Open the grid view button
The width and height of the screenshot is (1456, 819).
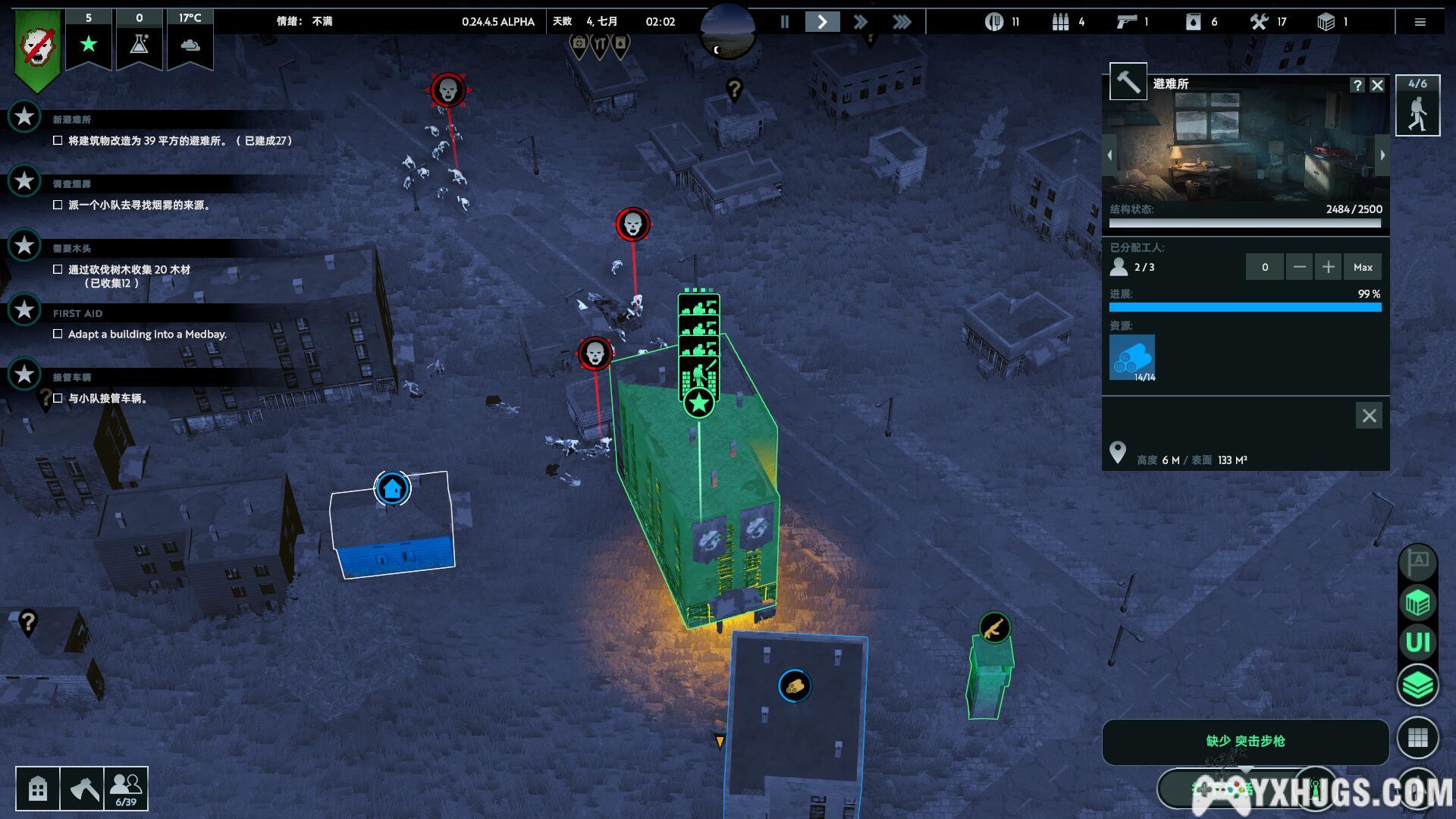pos(1417,737)
